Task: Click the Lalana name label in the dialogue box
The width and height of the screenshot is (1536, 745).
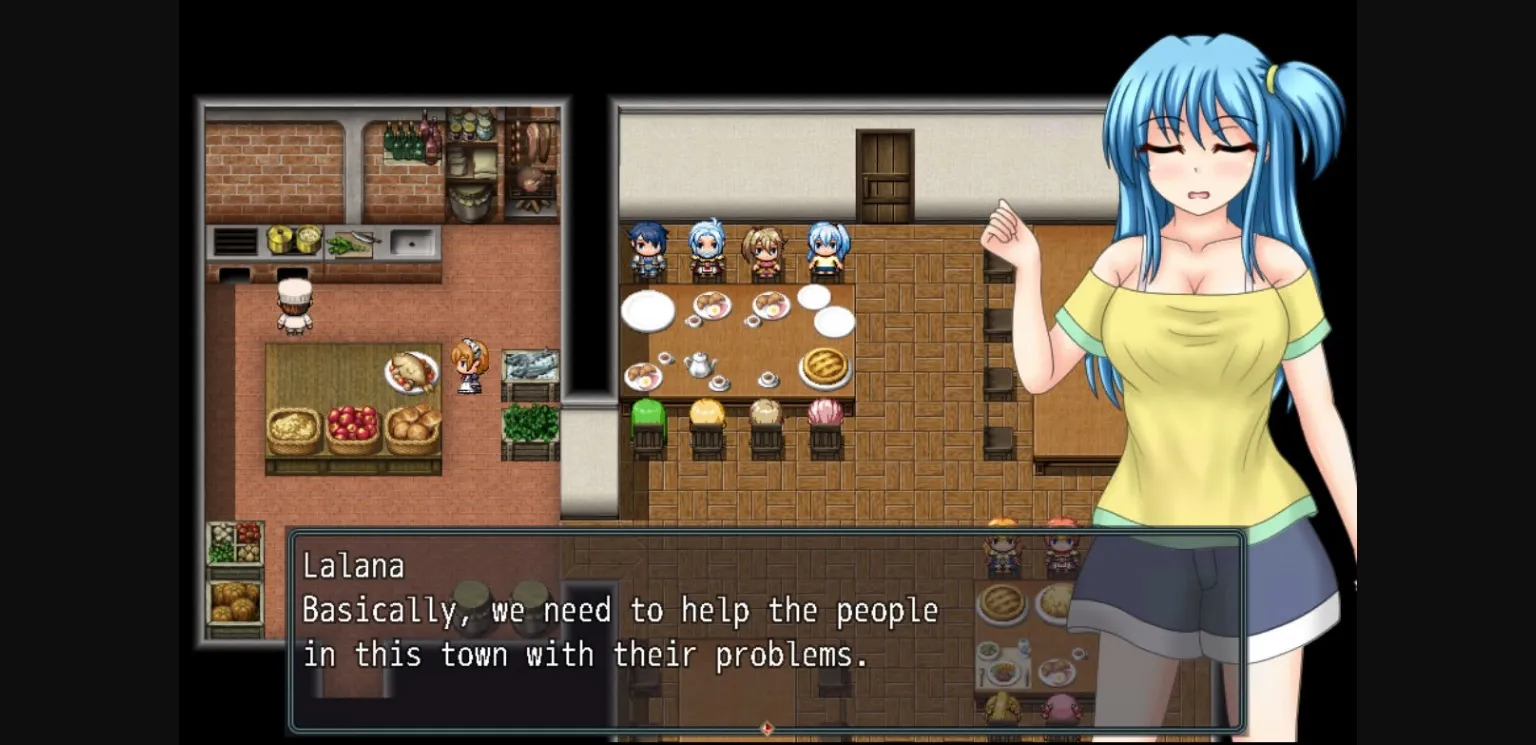Action: (355, 565)
